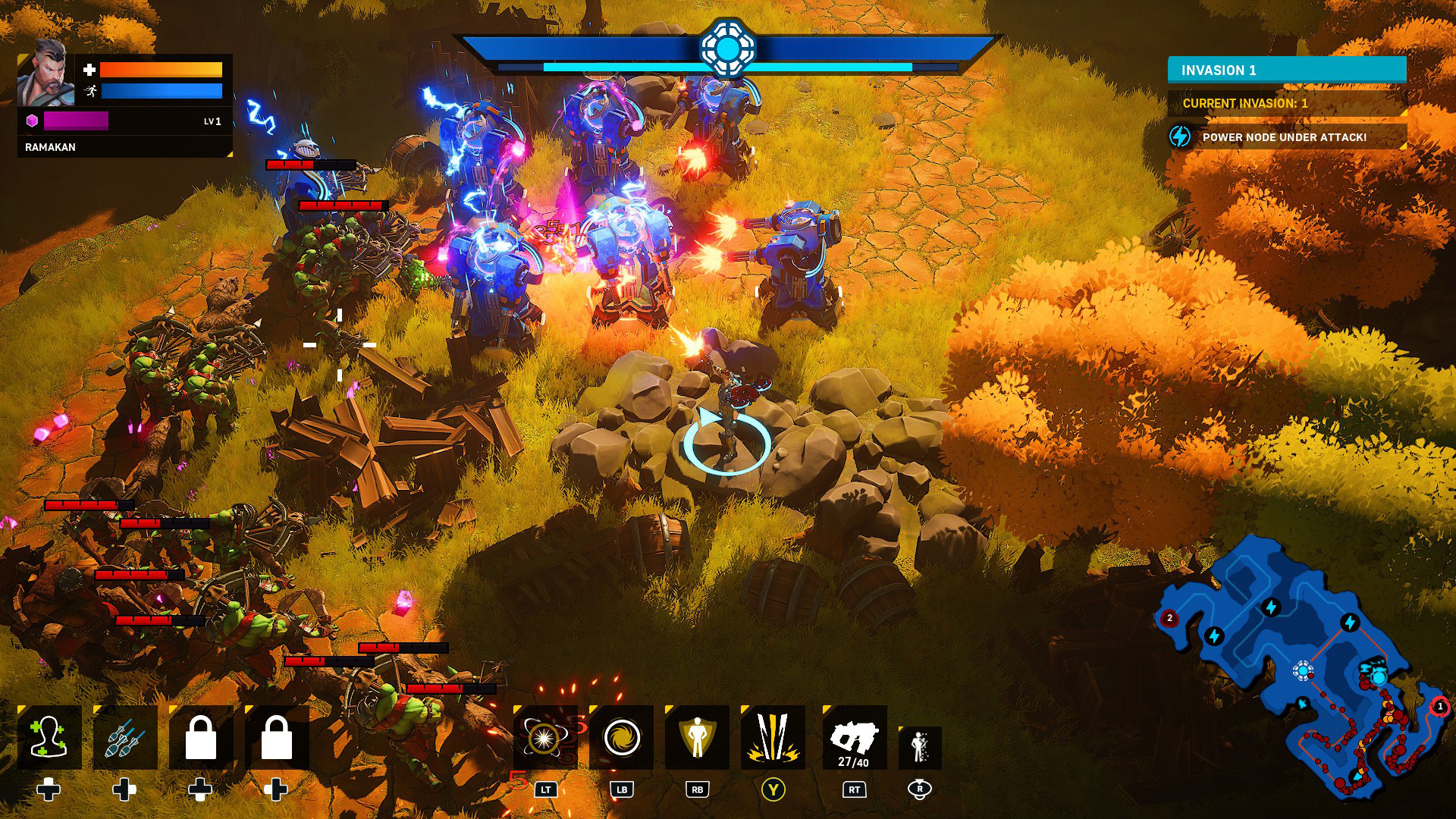Trigger the glowing orb burst ability
Image resolution: width=1456 pixels, height=819 pixels.
tap(544, 738)
